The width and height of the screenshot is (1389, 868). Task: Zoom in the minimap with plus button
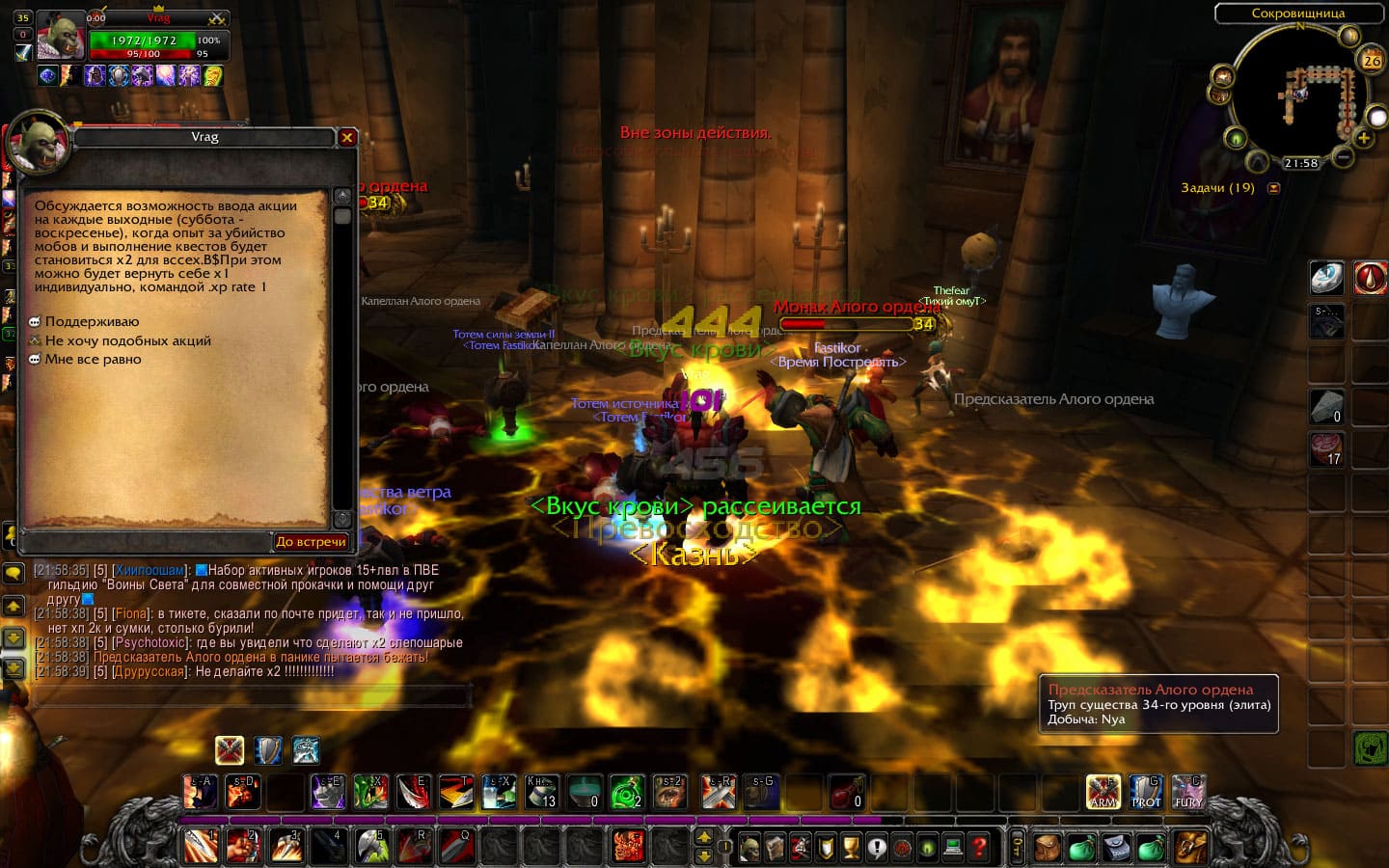click(x=1363, y=138)
